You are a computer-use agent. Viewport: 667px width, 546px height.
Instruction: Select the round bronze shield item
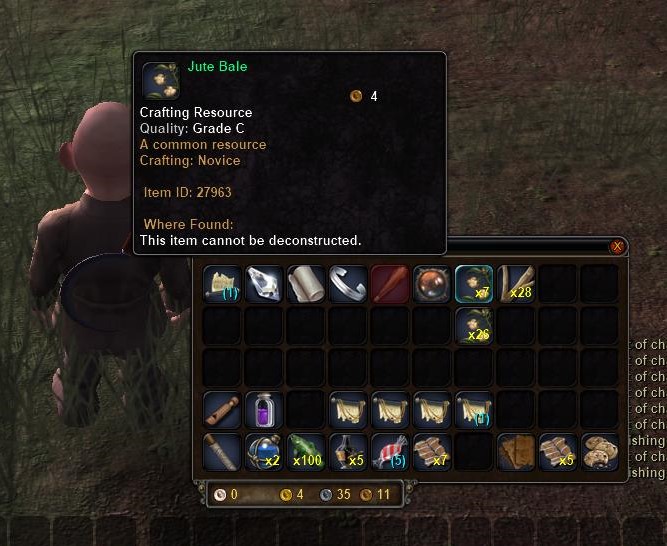coord(432,283)
